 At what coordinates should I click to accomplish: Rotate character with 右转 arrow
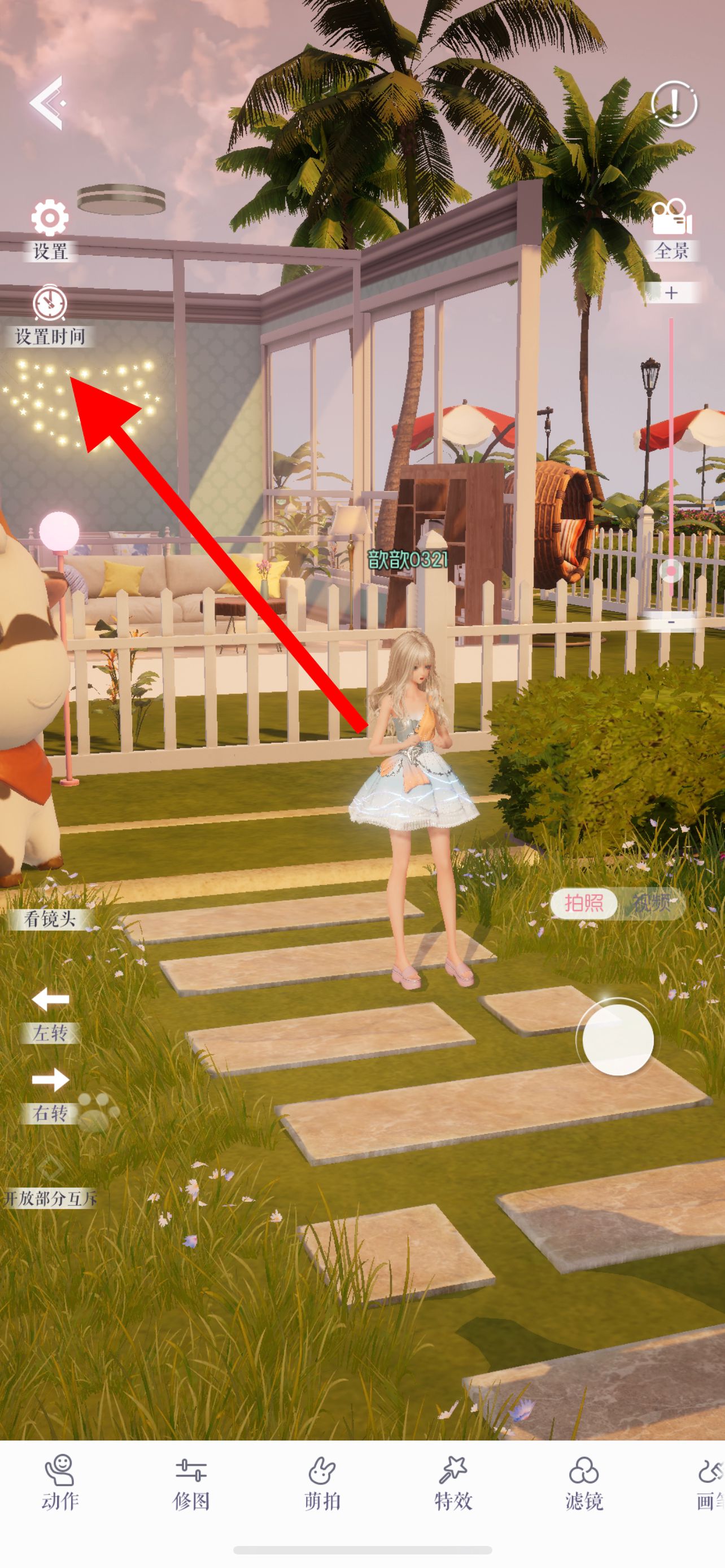click(50, 1095)
